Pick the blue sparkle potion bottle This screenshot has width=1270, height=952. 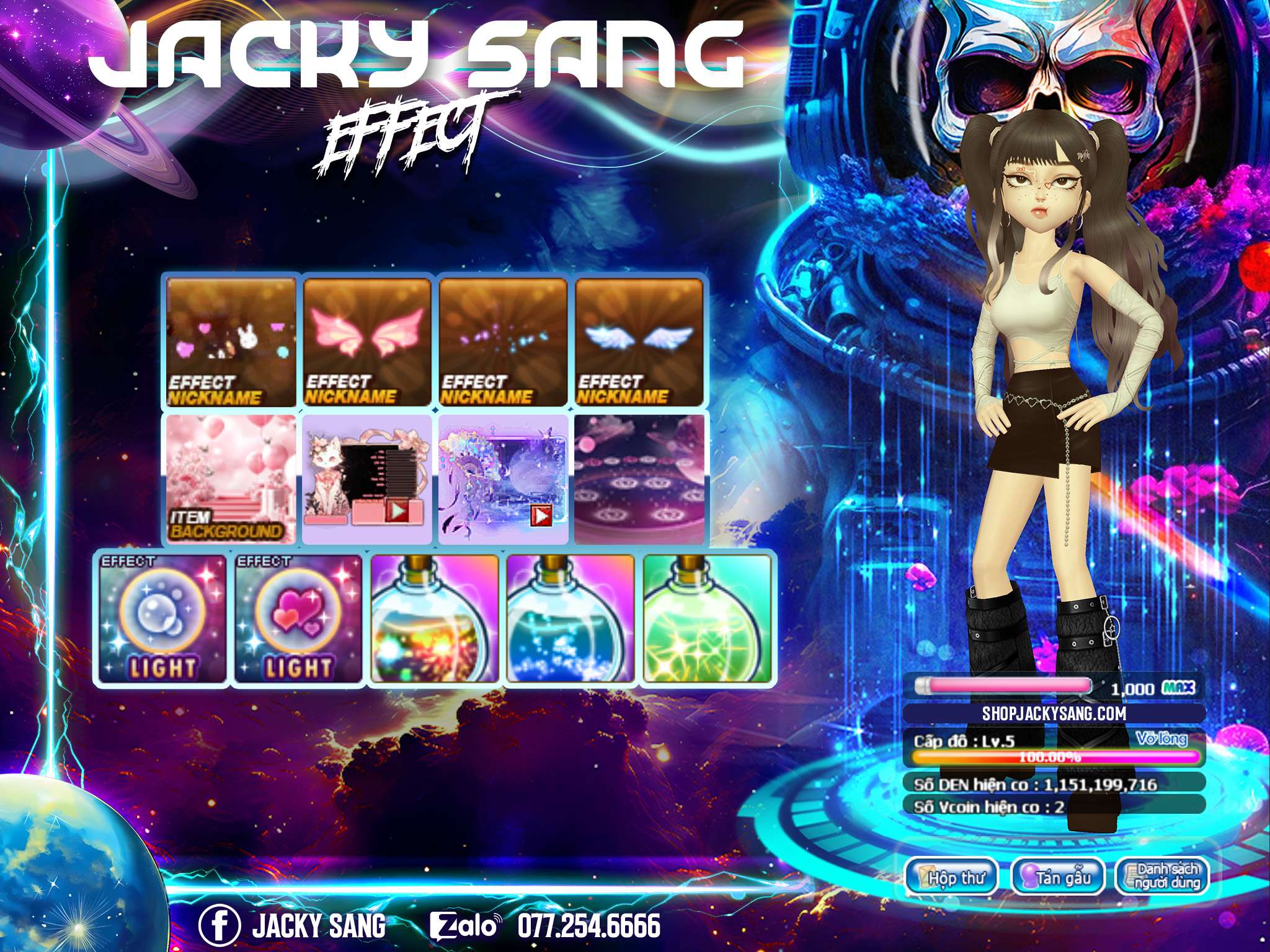pyautogui.click(x=571, y=618)
